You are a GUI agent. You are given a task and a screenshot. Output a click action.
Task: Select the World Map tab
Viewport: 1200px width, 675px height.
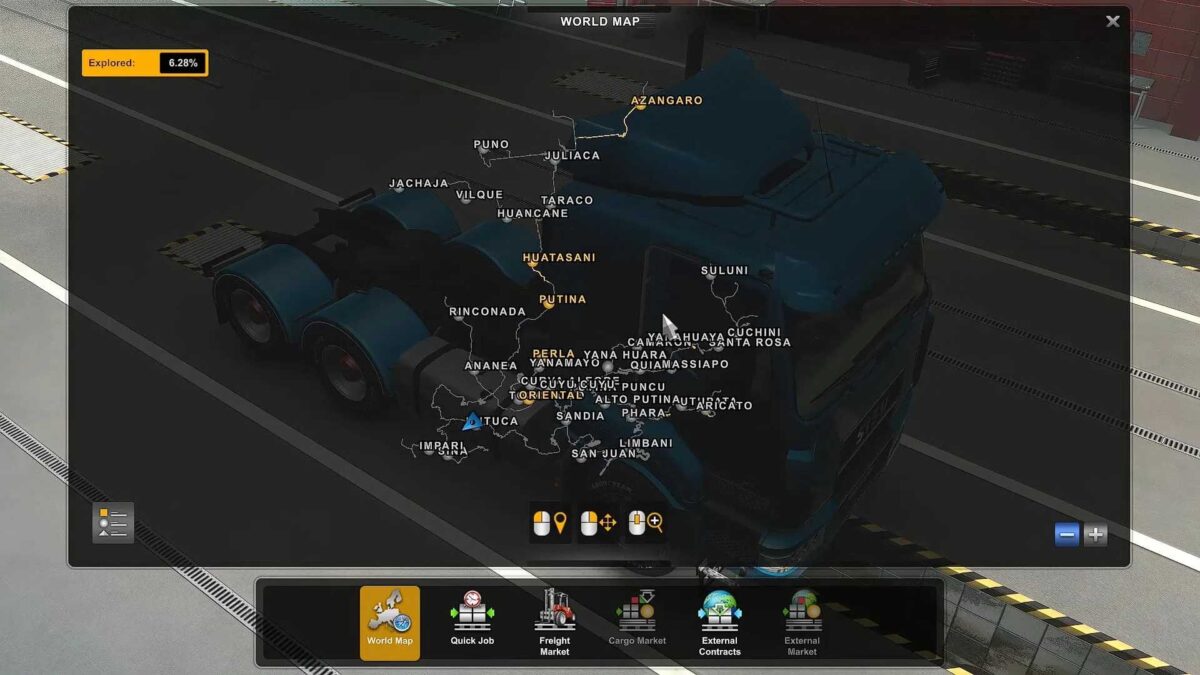[390, 622]
